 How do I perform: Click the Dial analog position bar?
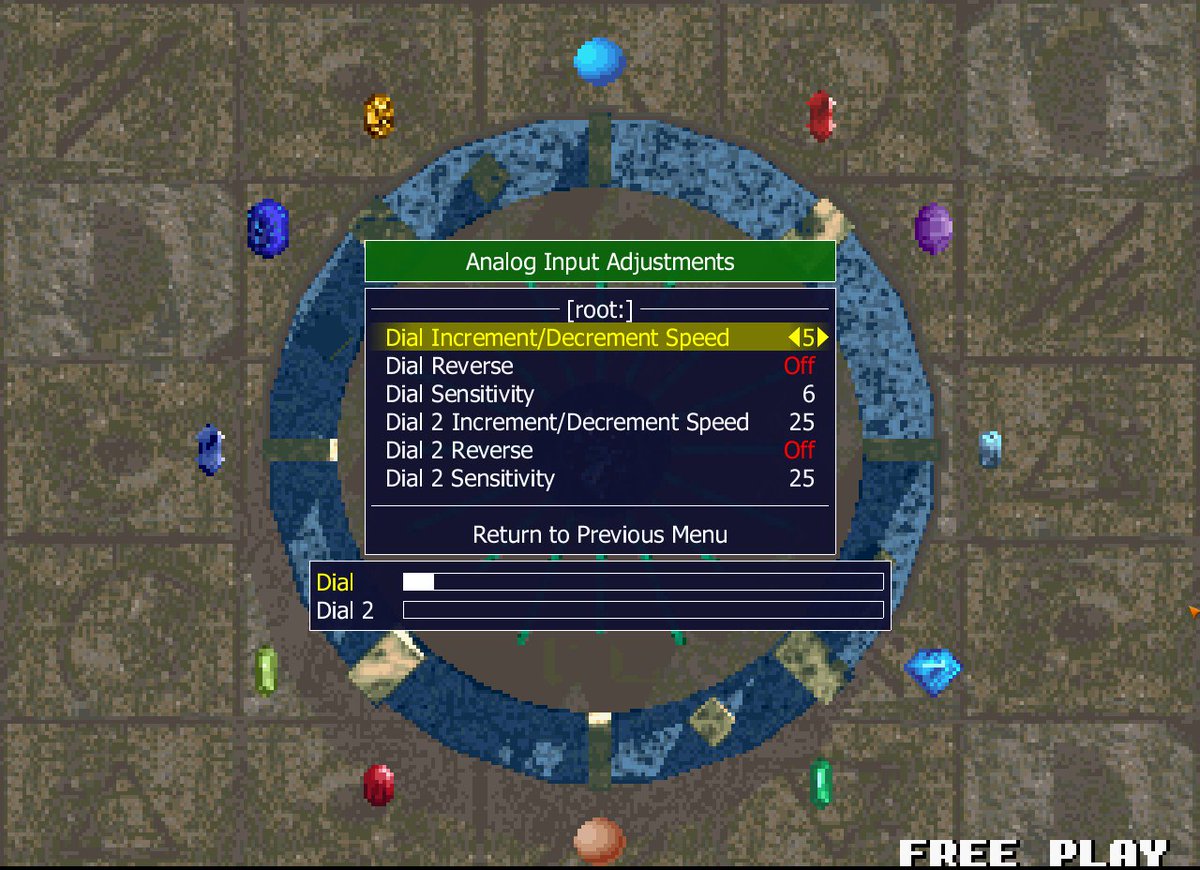coord(643,582)
